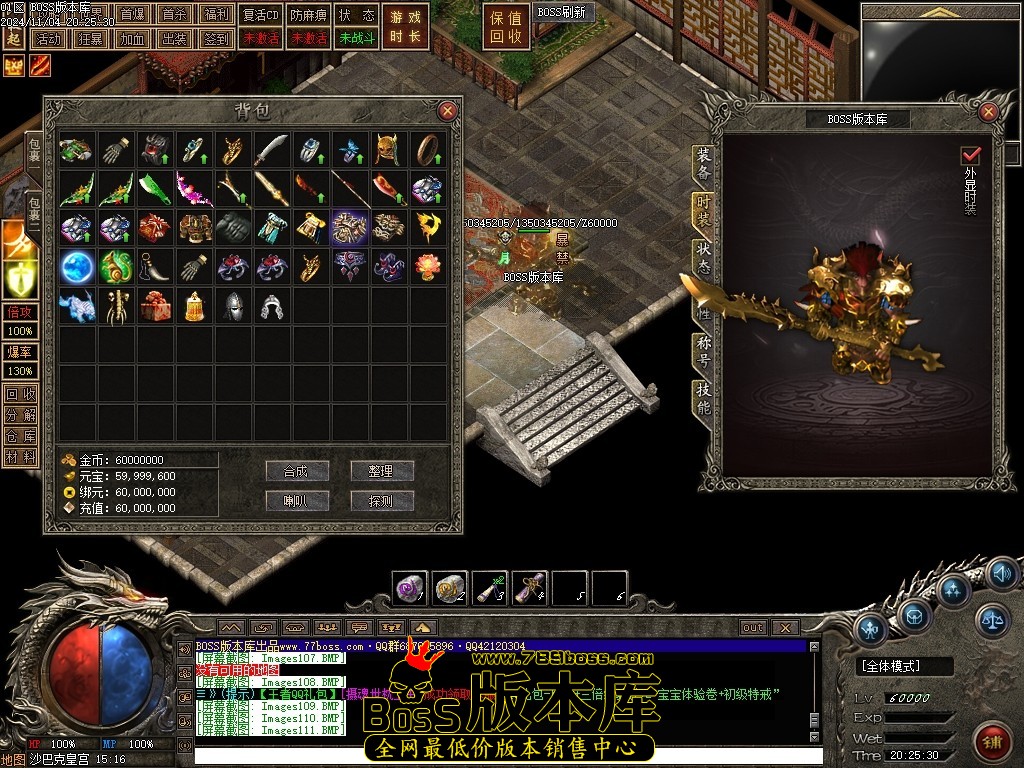This screenshot has height=768, width=1024.
Task: Select the blue orb item in bag
Action: pyautogui.click(x=76, y=266)
